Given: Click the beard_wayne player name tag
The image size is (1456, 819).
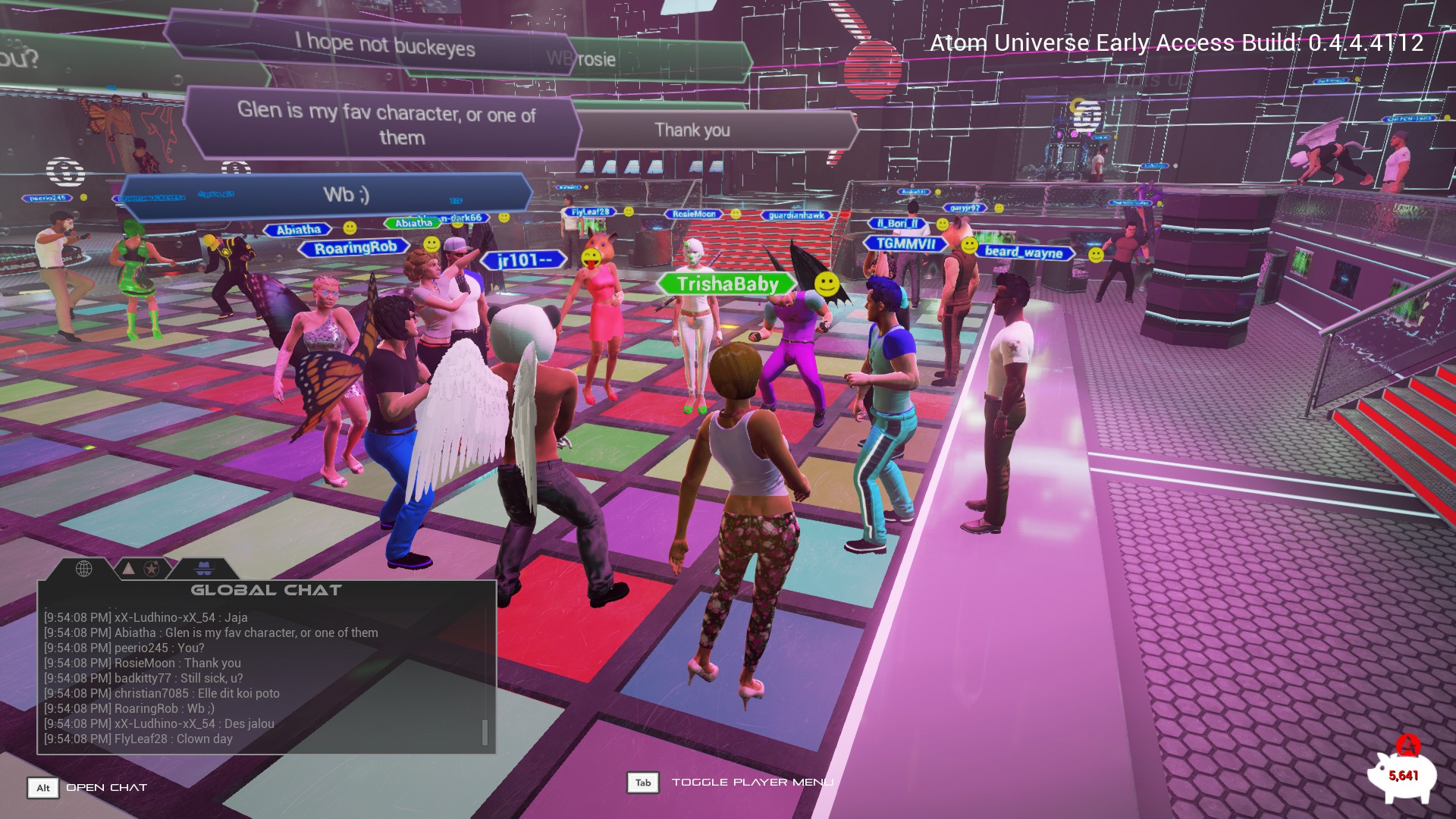Looking at the screenshot, I should coord(1023,252).
